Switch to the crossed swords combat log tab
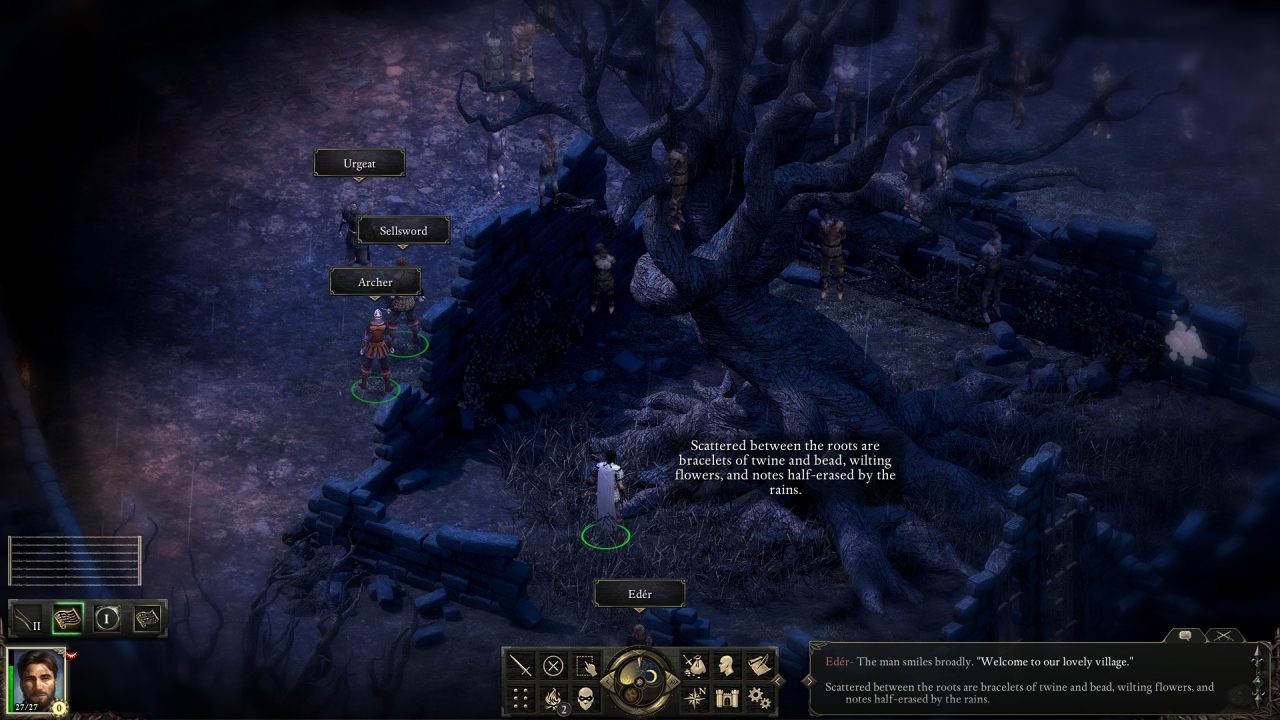The height and width of the screenshot is (720, 1280). tap(1222, 635)
